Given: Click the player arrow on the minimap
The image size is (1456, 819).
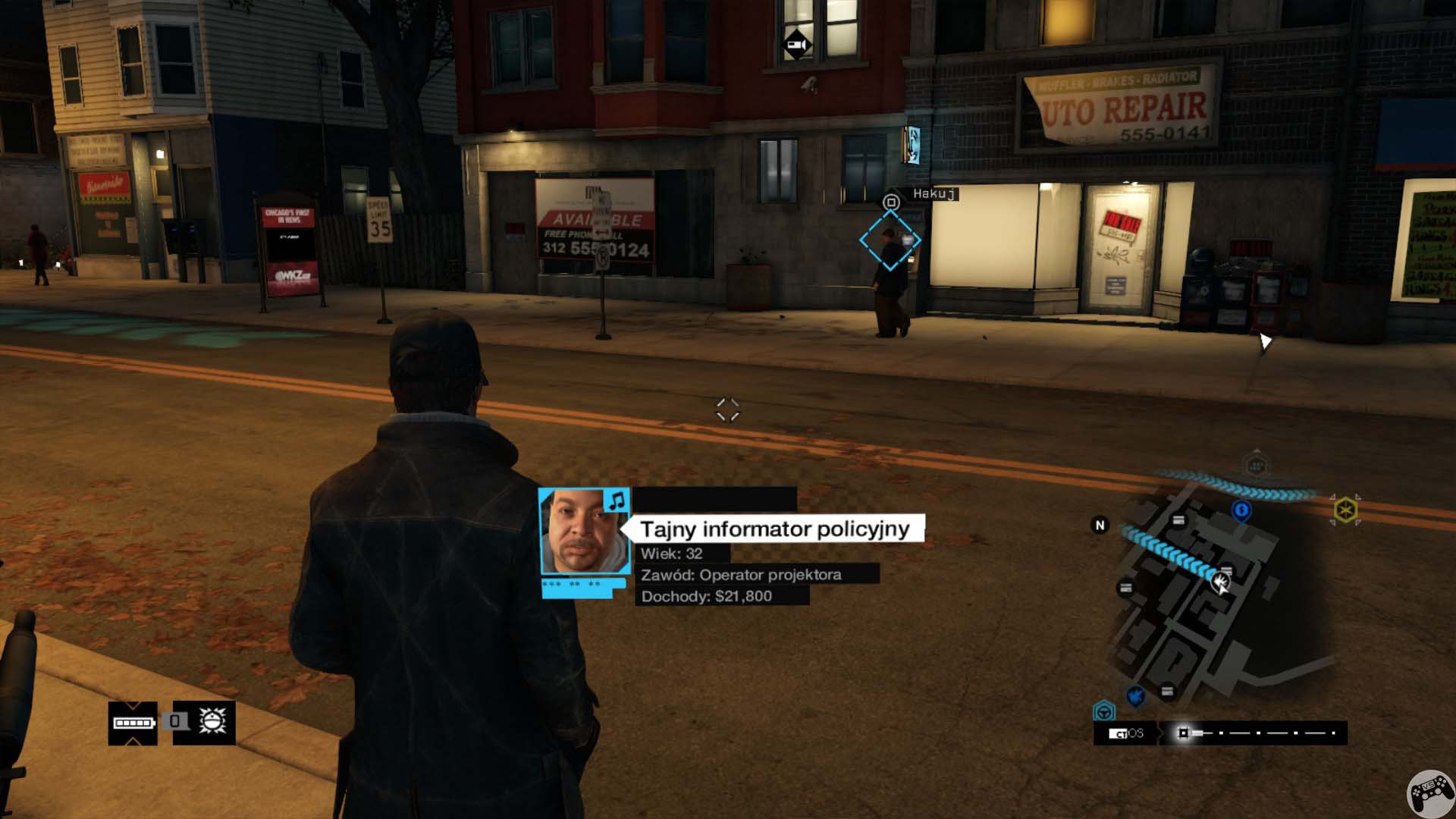Looking at the screenshot, I should tap(1220, 582).
